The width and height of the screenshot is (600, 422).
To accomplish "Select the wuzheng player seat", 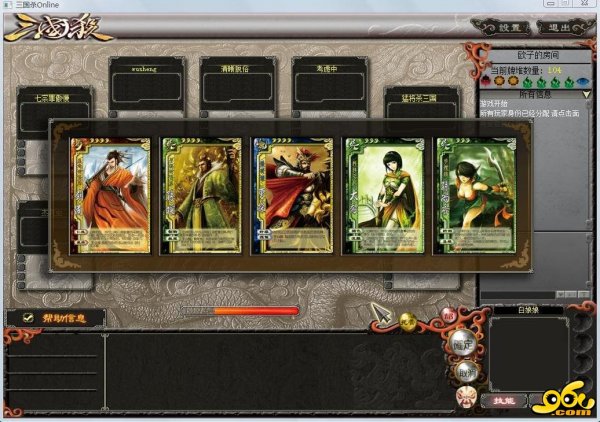I will (149, 80).
